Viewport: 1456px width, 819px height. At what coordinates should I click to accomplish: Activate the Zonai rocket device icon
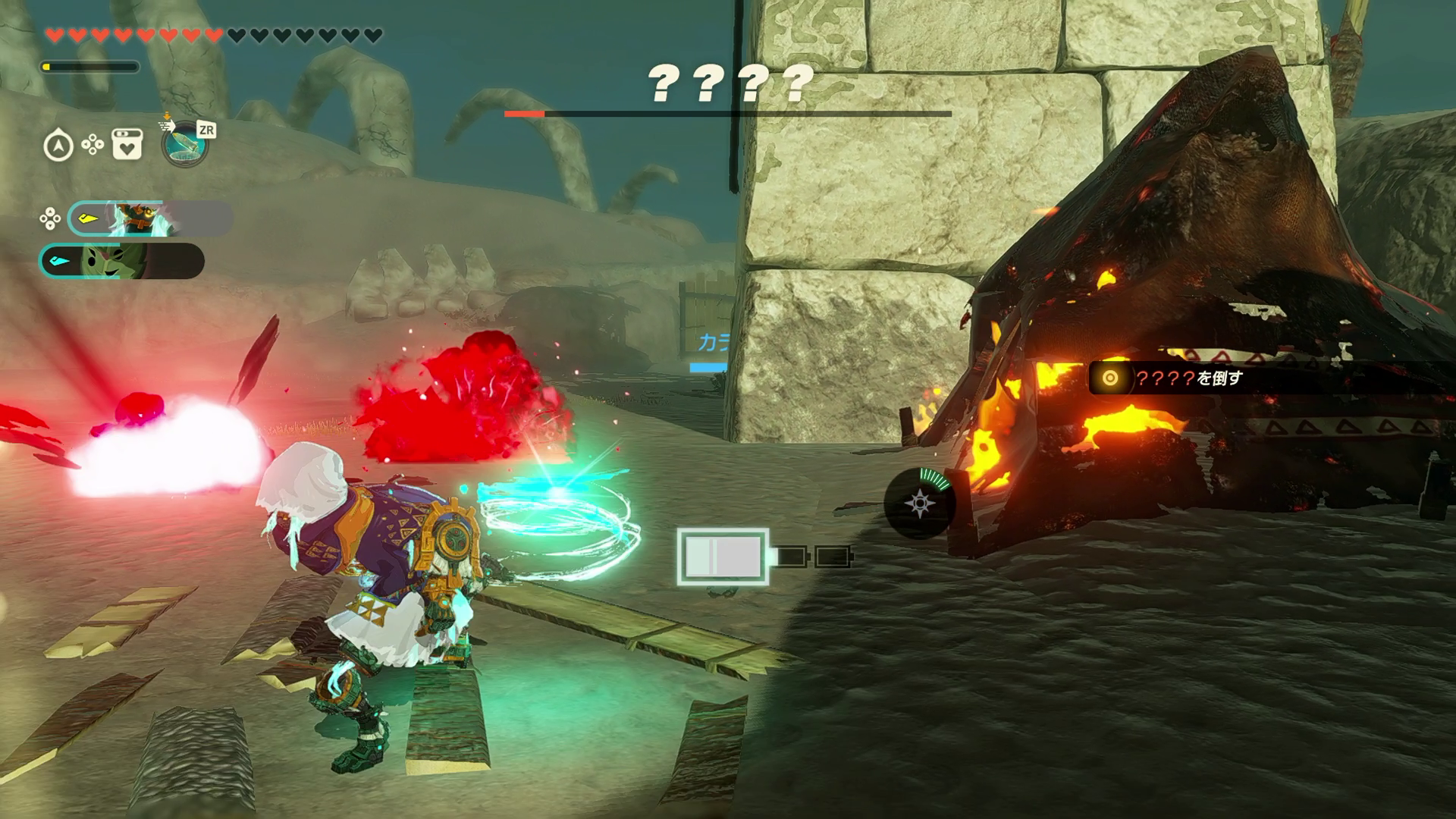[x=184, y=143]
